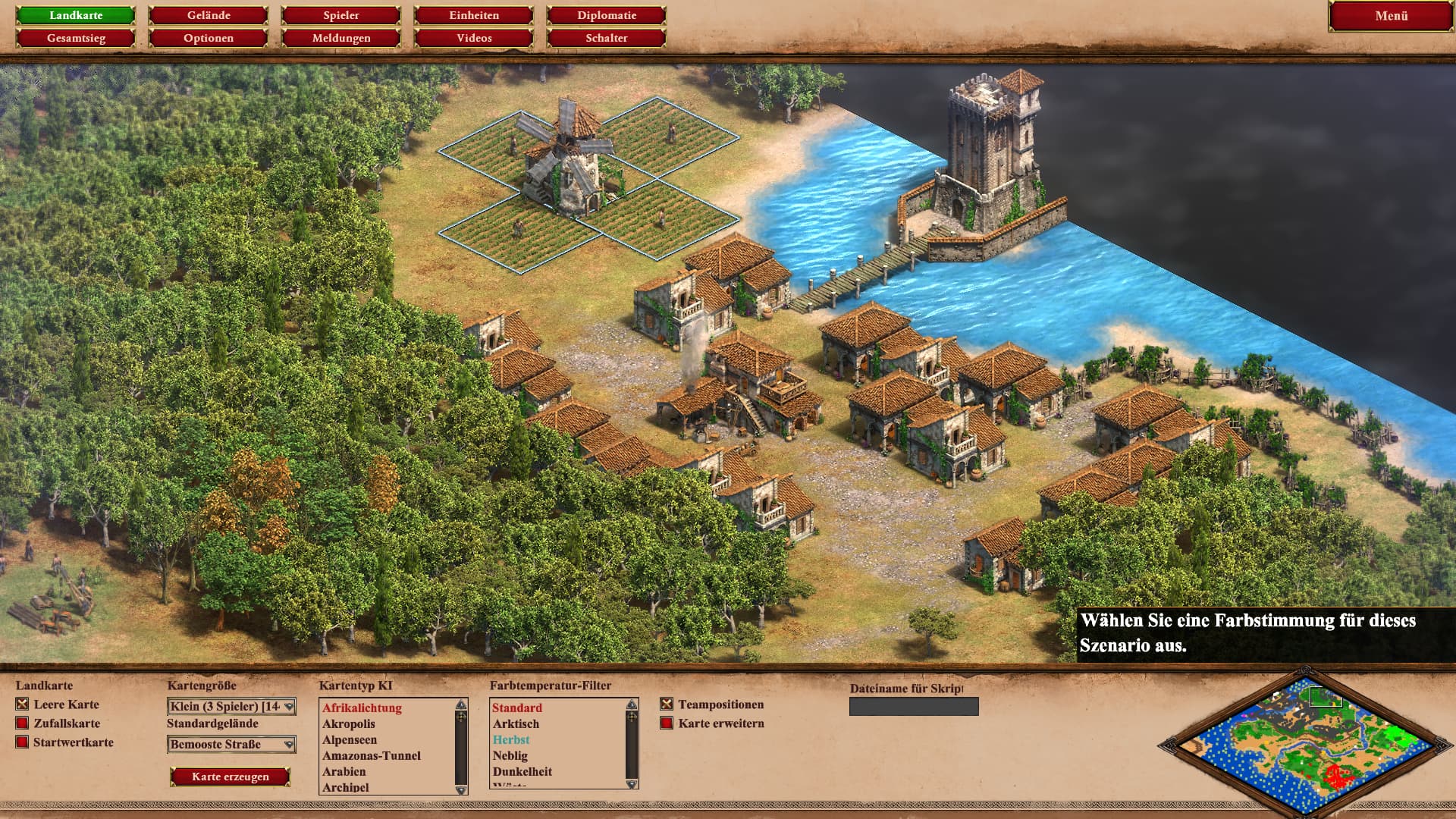Select the Diplomatie tab
This screenshot has width=1456, height=819.
tap(607, 15)
